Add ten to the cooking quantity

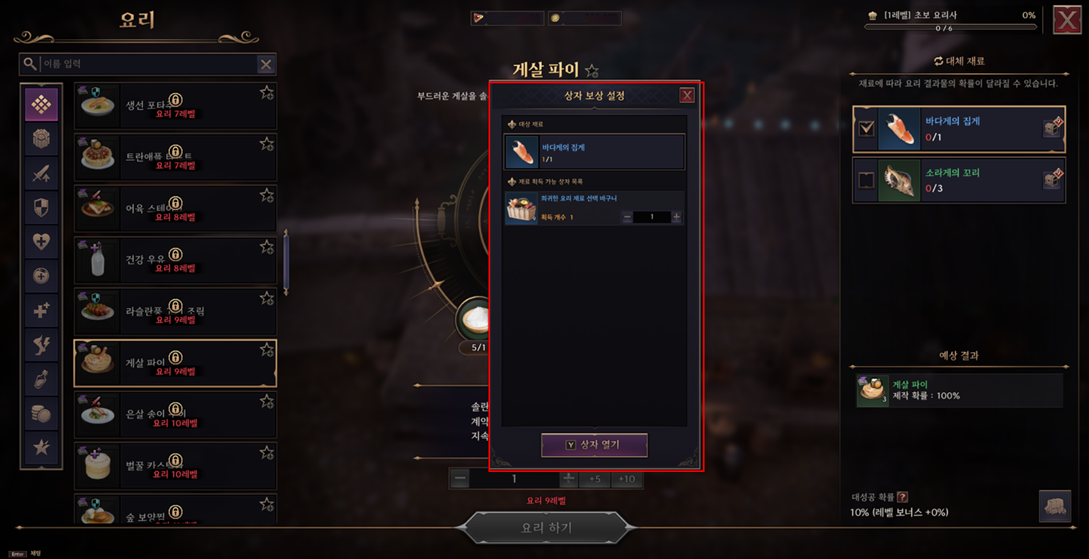pyautogui.click(x=627, y=479)
